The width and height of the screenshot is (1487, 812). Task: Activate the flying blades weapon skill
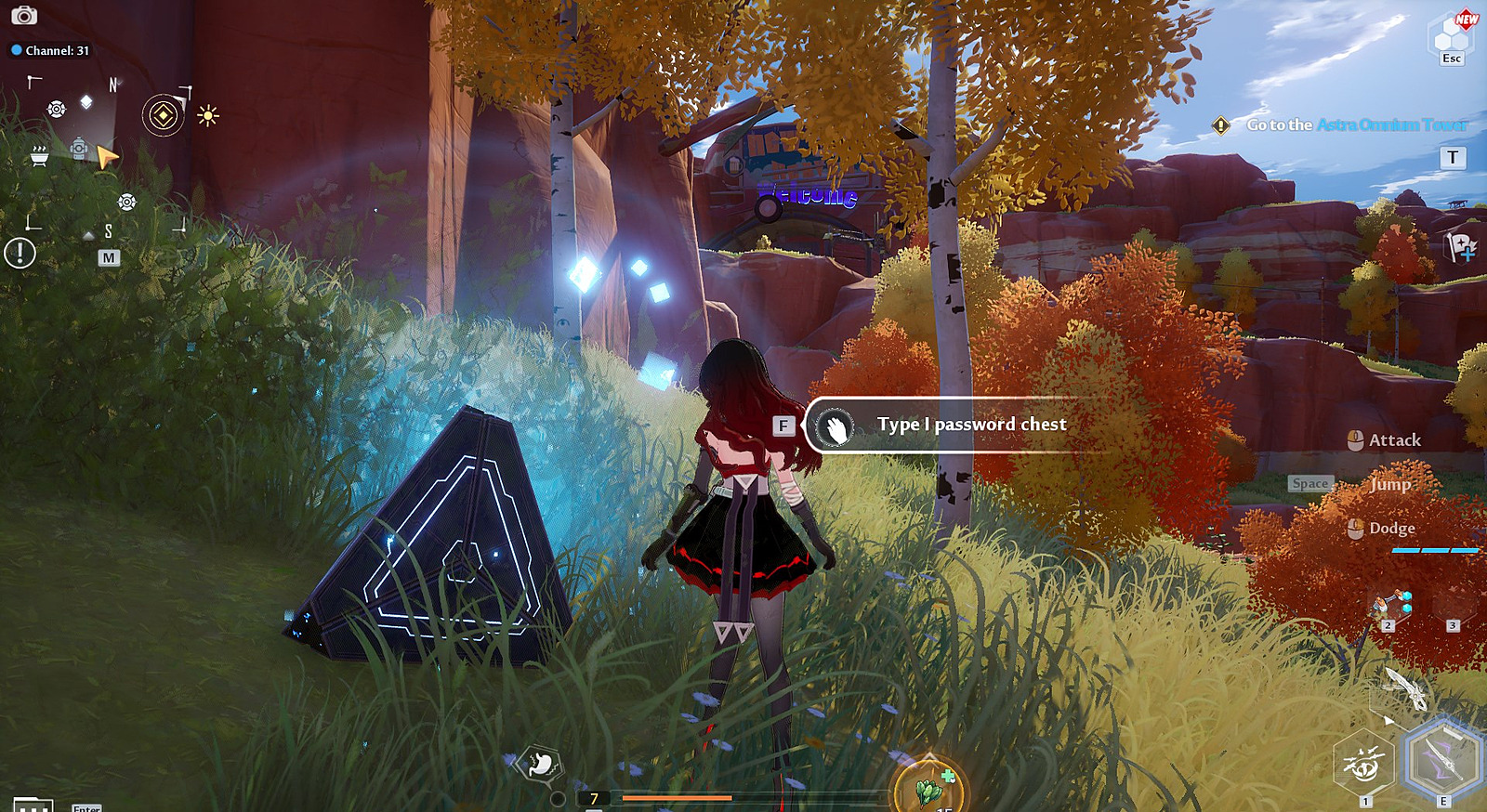(x=1363, y=765)
